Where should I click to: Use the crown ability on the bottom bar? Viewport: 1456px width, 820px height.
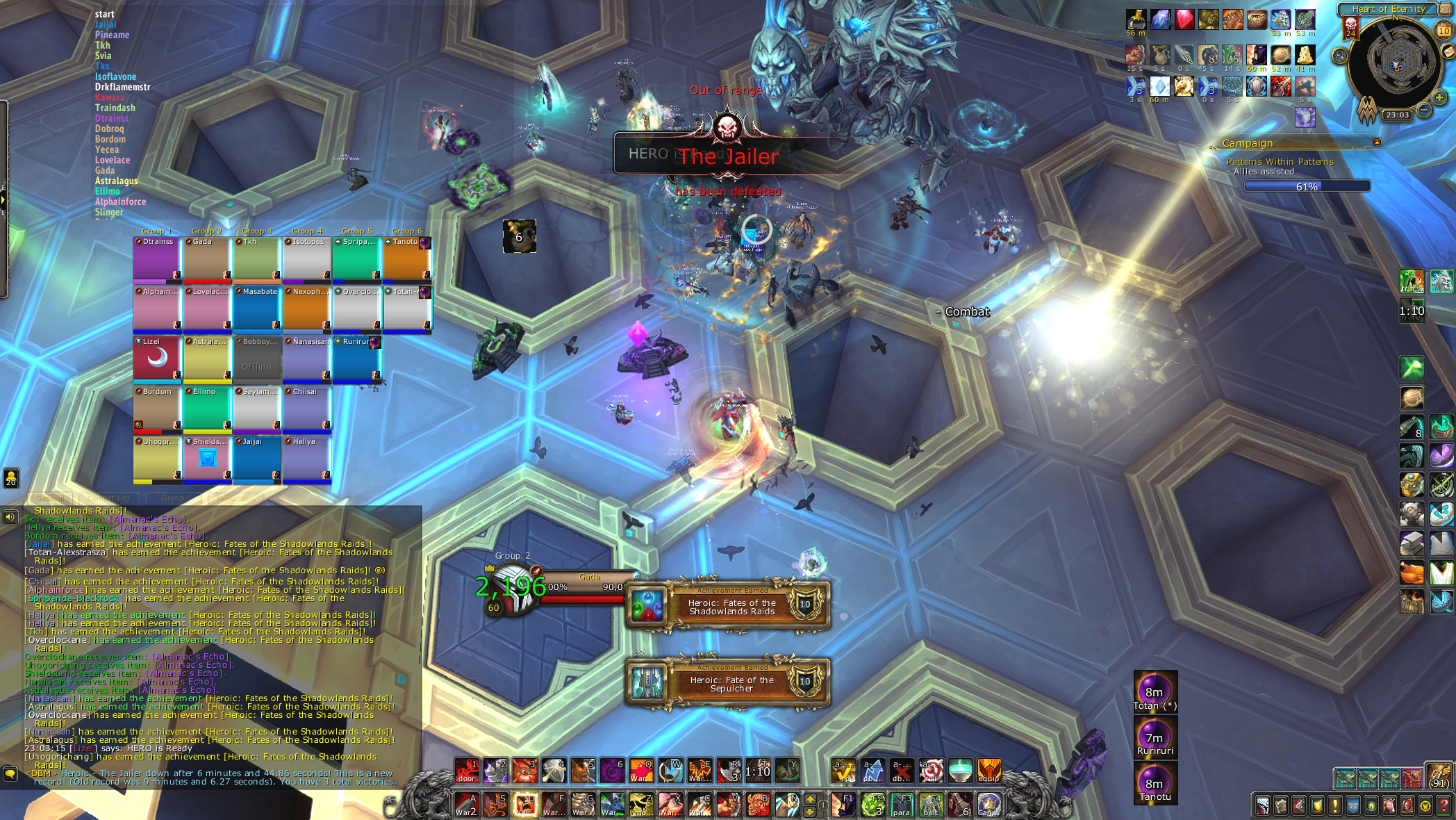989,805
